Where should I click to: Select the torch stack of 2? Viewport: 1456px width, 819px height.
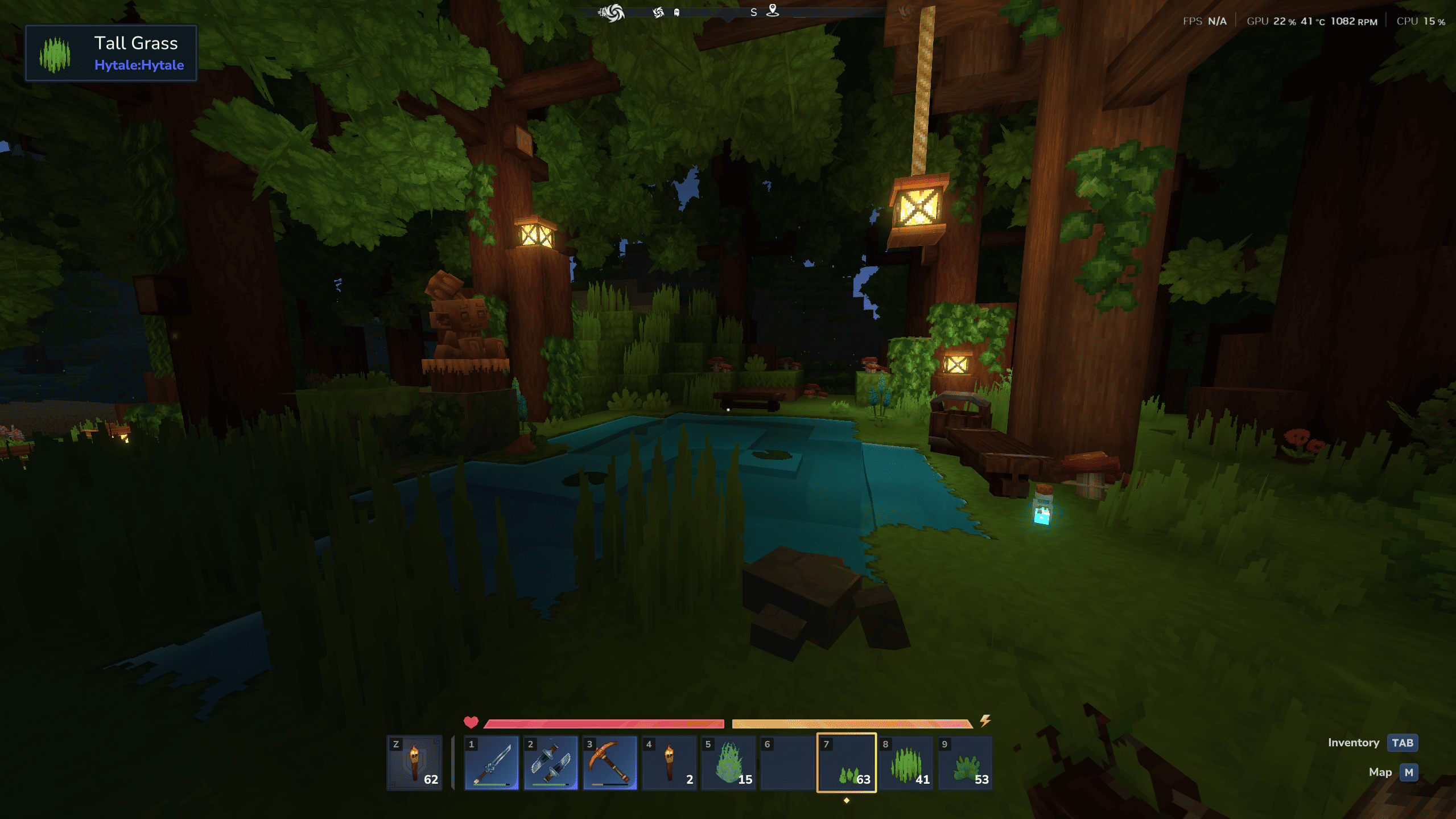click(x=669, y=763)
